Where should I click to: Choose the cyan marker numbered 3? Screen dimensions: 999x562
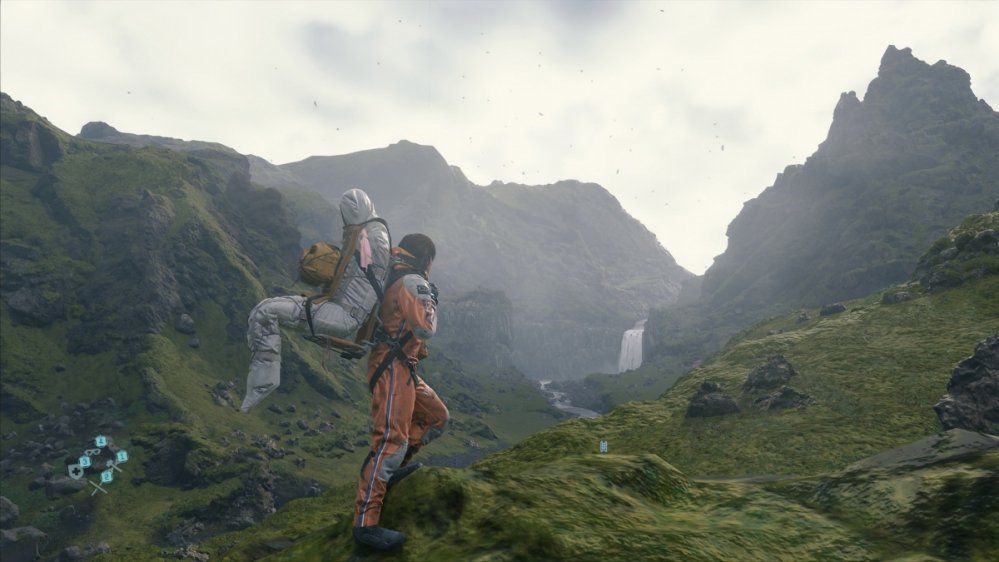click(85, 462)
